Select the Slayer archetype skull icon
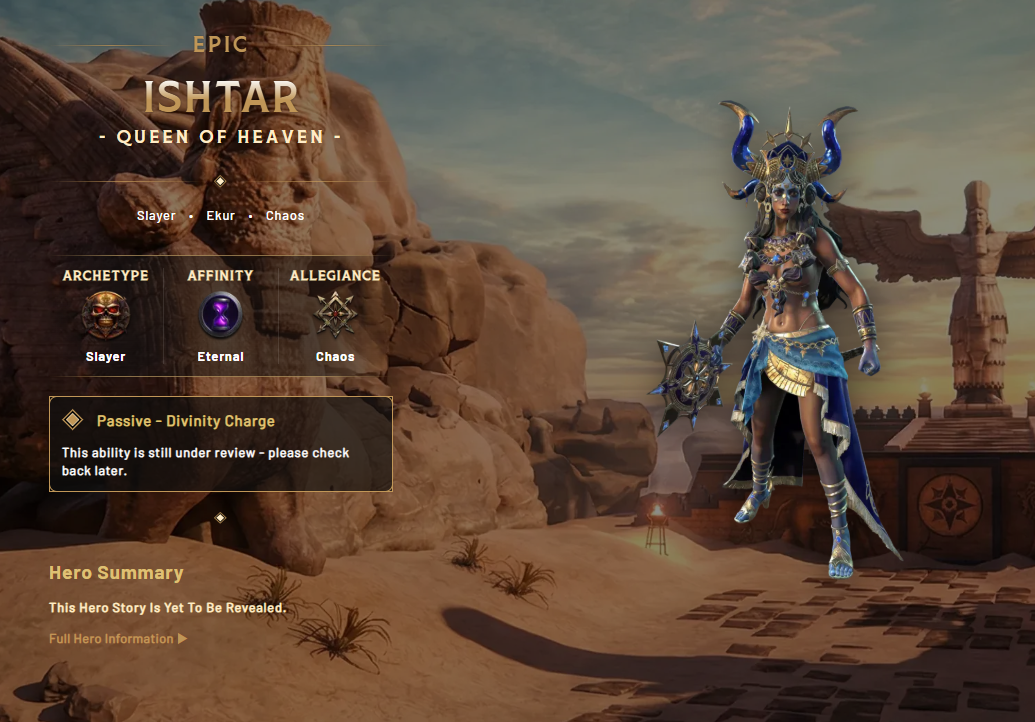The width and height of the screenshot is (1035, 722). click(105, 315)
